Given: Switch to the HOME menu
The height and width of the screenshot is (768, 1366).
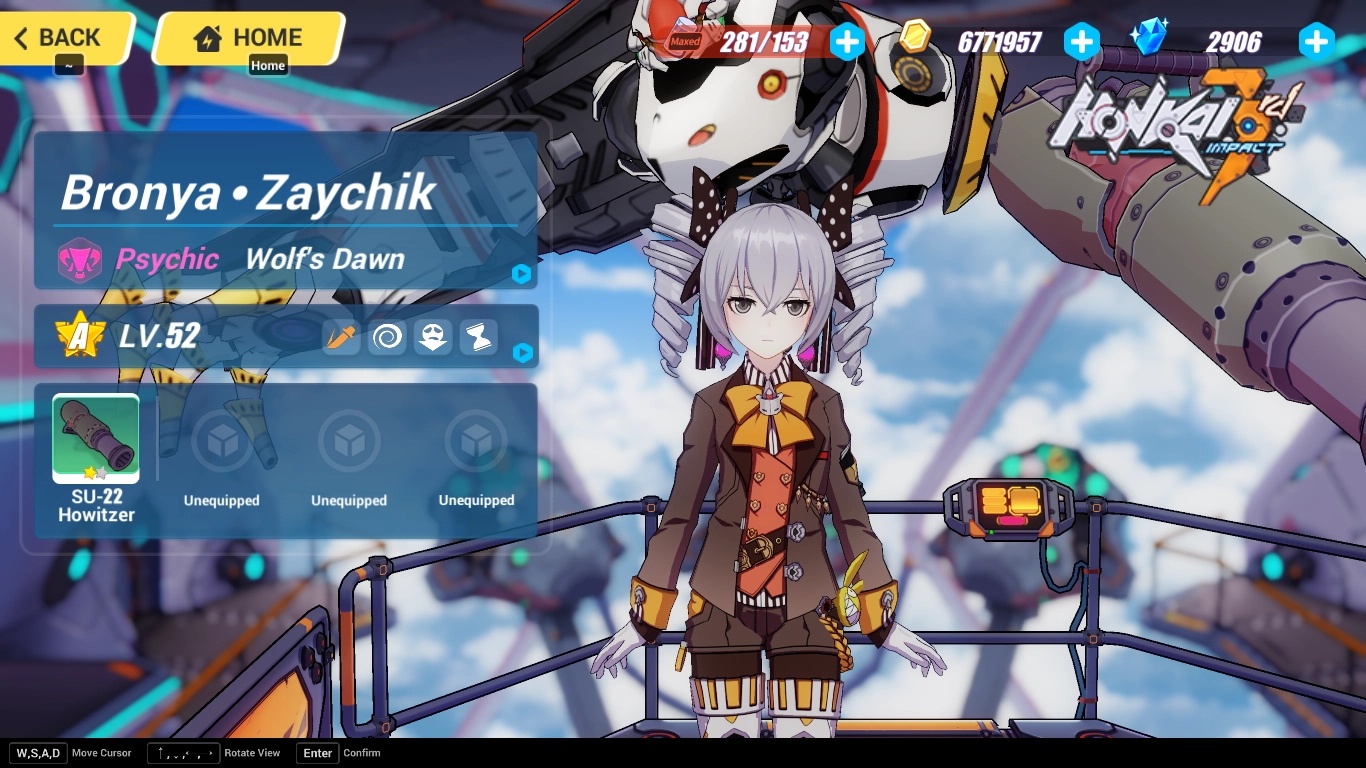Looking at the screenshot, I should tap(248, 37).
